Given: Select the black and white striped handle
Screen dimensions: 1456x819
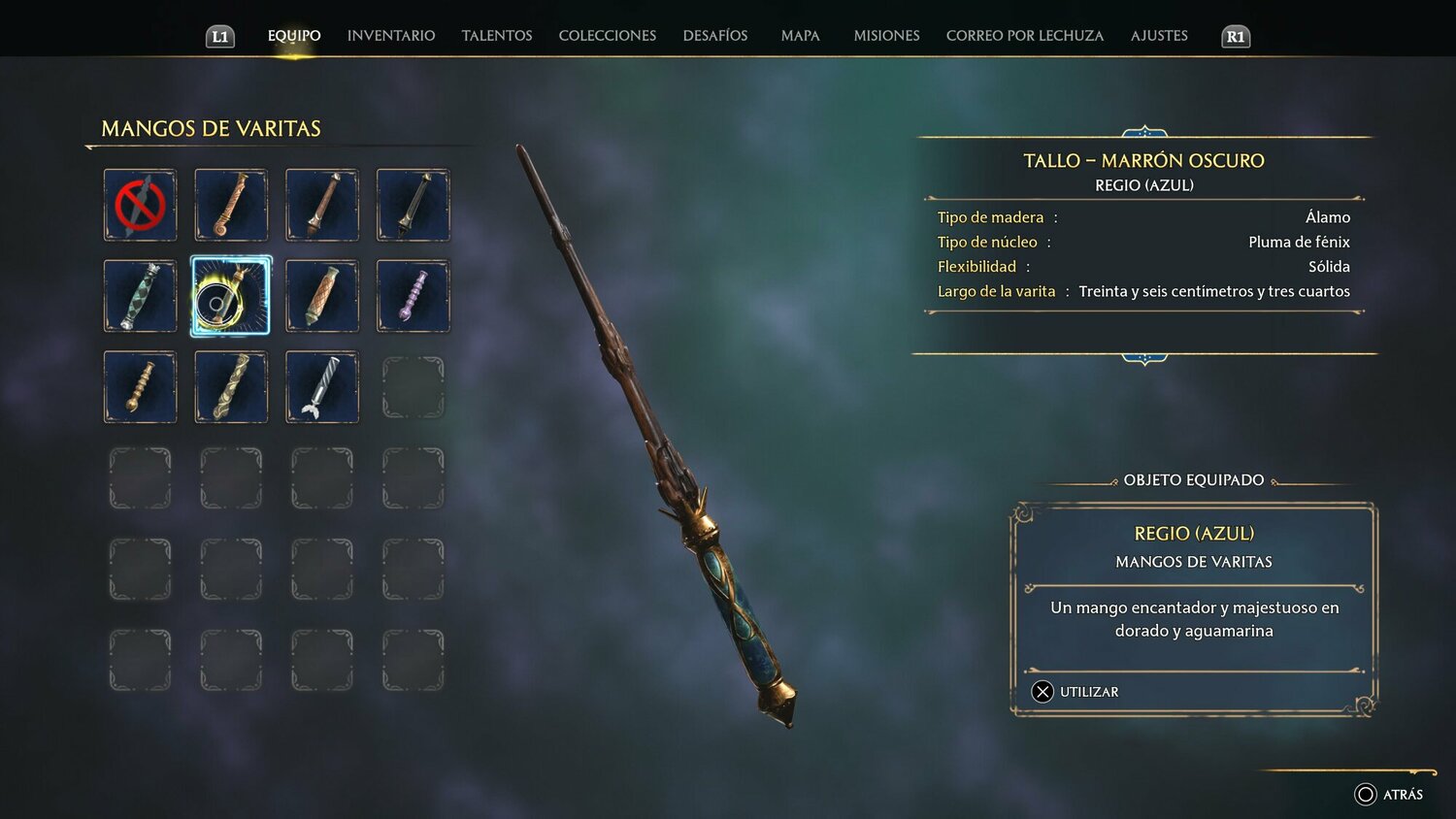Looking at the screenshot, I should point(321,387).
